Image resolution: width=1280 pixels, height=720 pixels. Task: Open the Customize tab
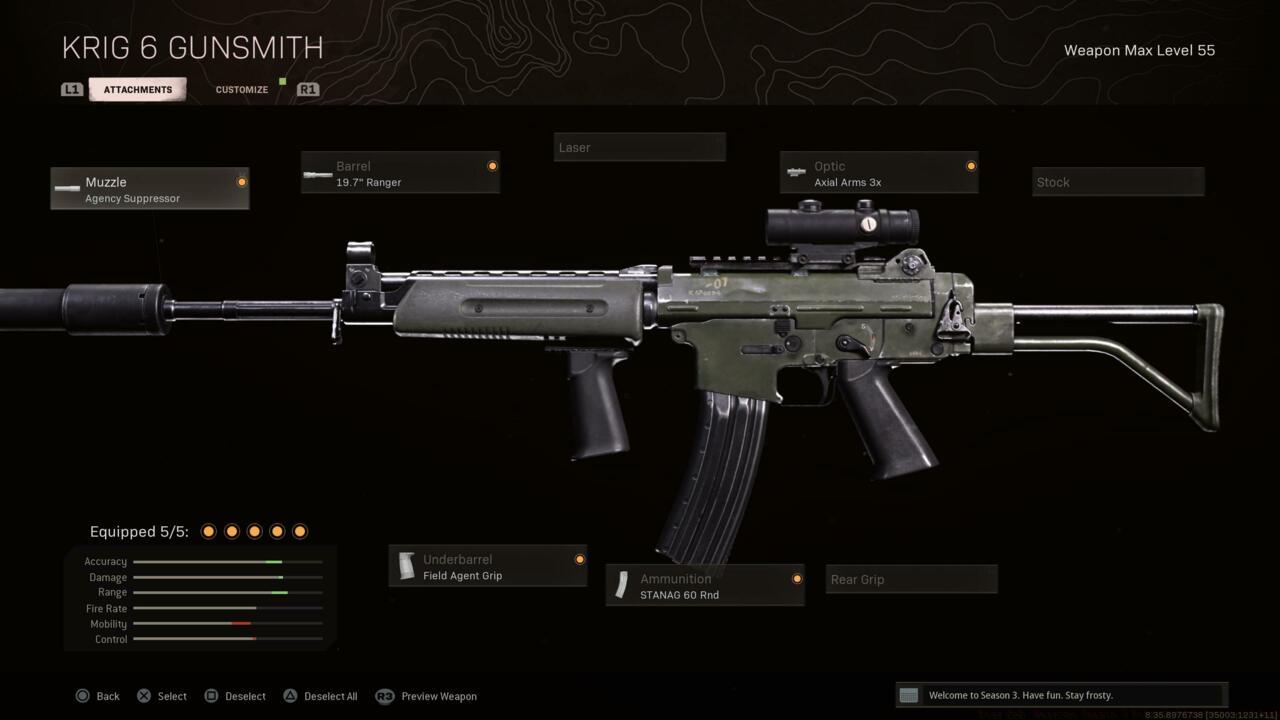point(242,90)
